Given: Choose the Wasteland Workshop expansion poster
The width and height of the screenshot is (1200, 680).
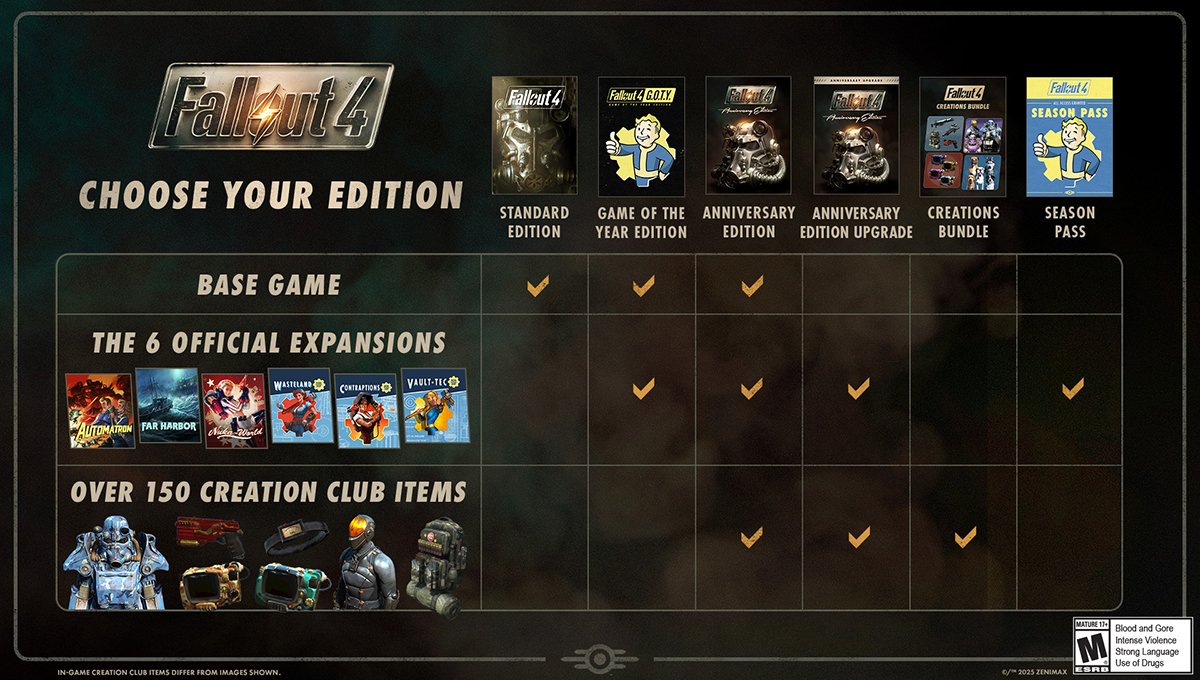Looking at the screenshot, I should point(300,407).
